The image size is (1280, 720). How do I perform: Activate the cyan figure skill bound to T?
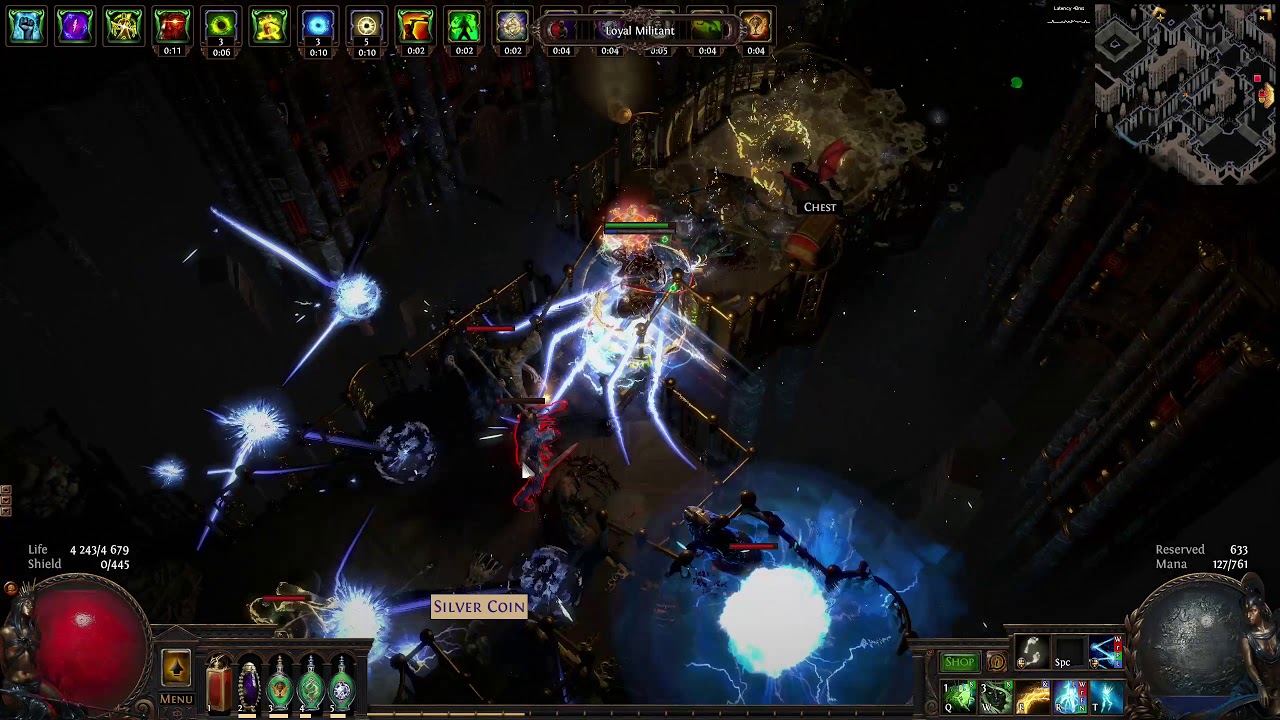pos(1106,696)
